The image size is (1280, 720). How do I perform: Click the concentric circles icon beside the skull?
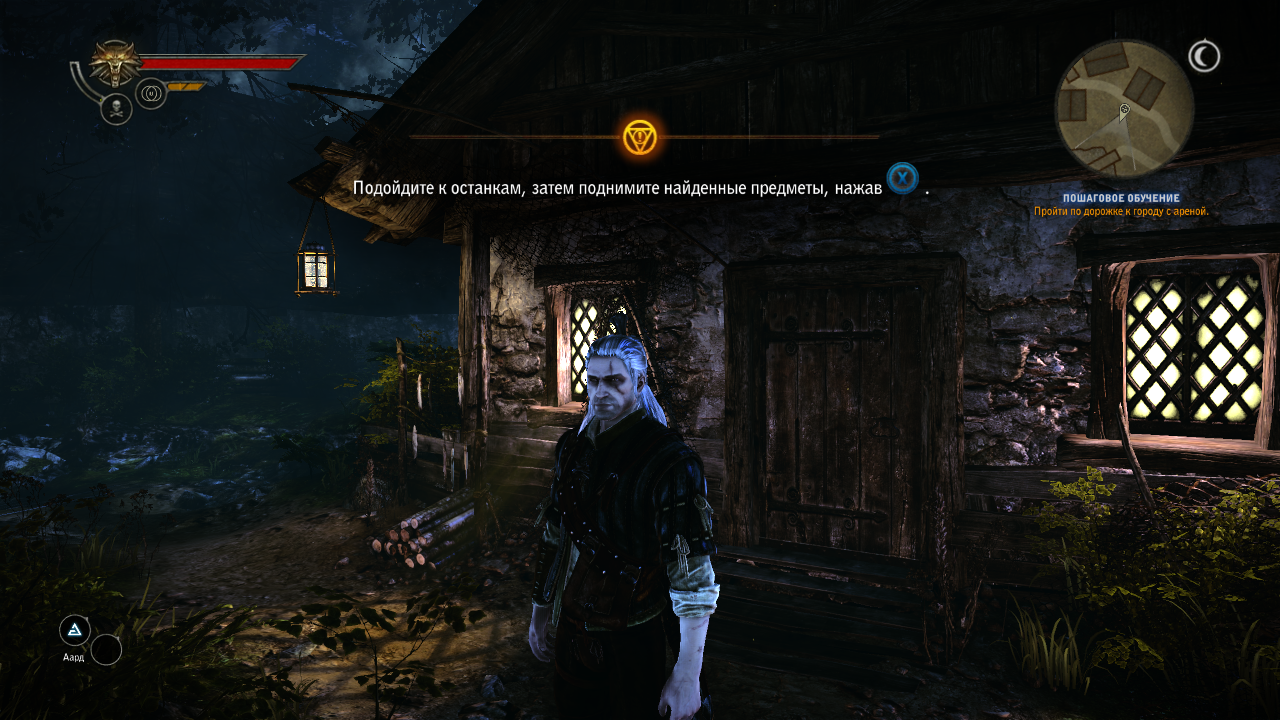click(151, 94)
